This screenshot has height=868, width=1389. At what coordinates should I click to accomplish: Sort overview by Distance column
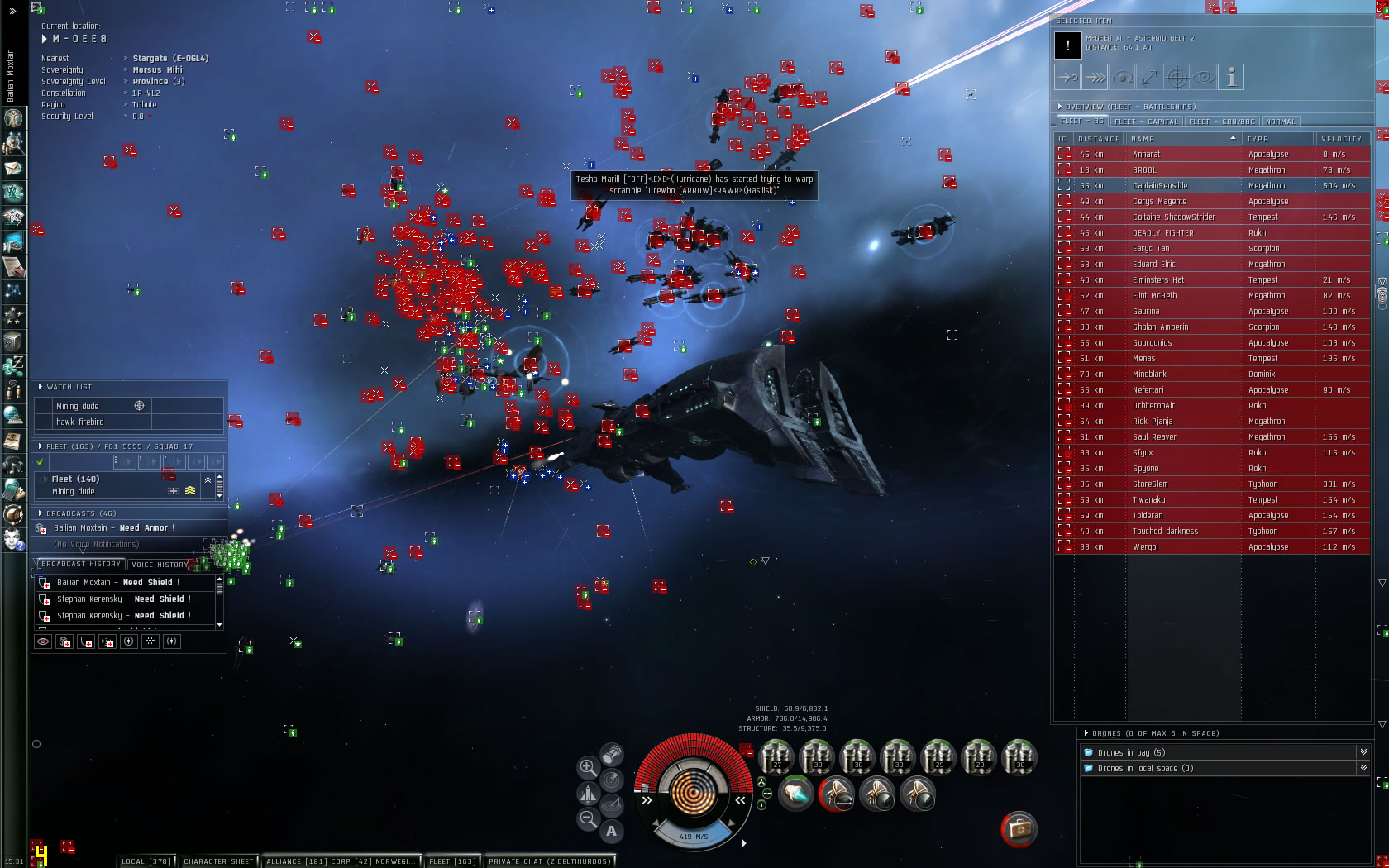point(1099,139)
